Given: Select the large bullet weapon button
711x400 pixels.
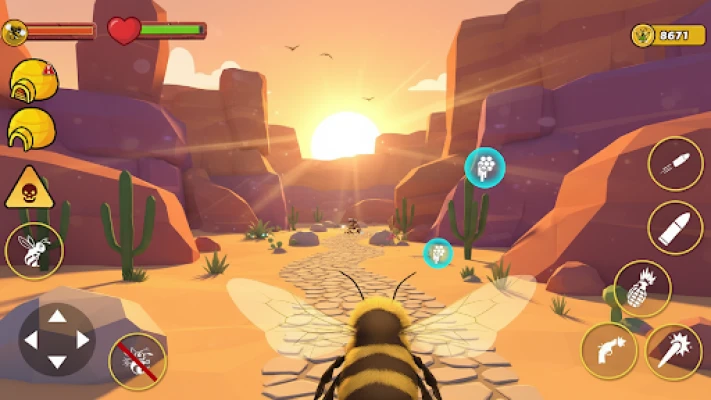Looking at the screenshot, I should point(675,228).
